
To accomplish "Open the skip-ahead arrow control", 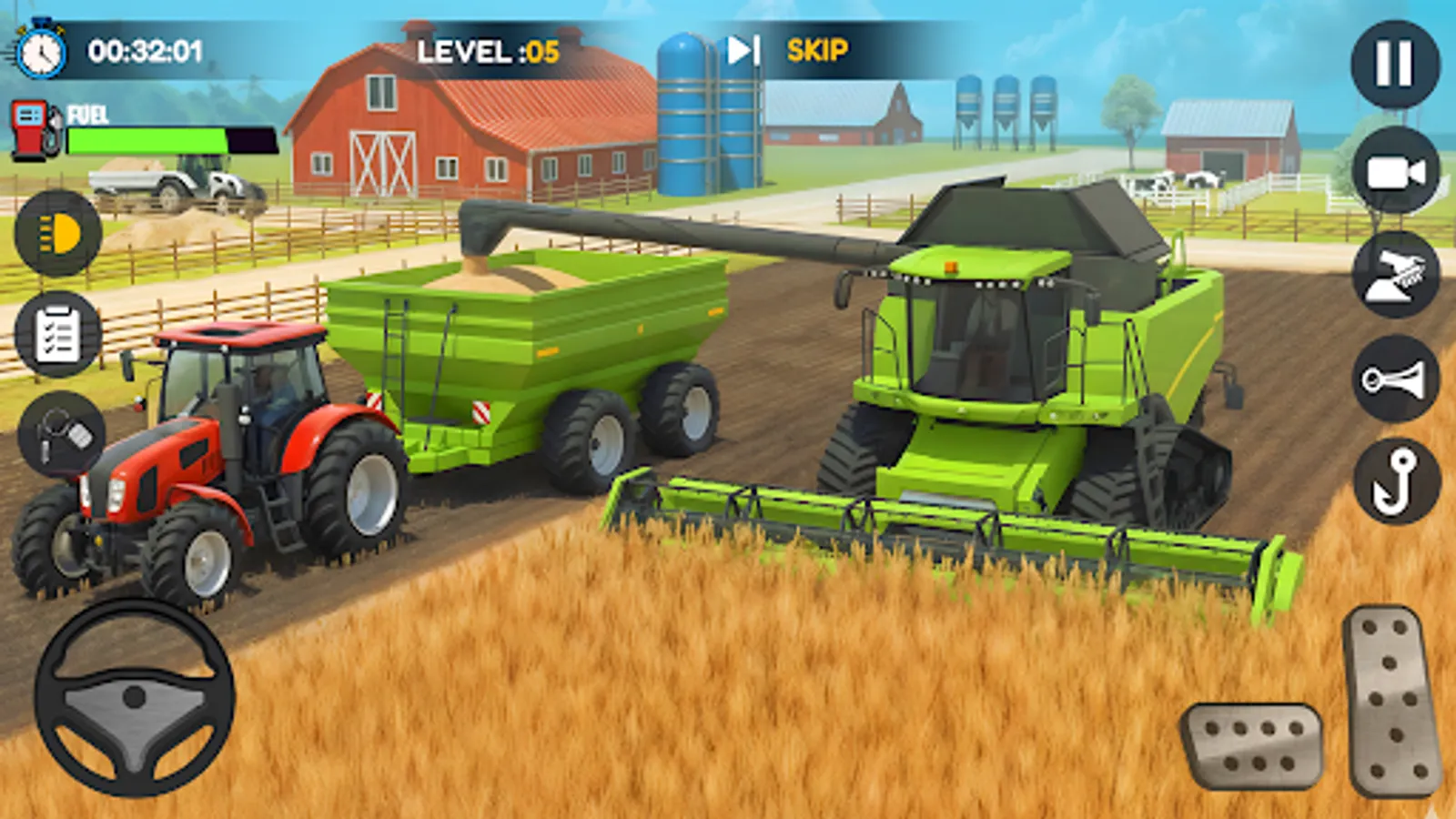I will (x=742, y=50).
